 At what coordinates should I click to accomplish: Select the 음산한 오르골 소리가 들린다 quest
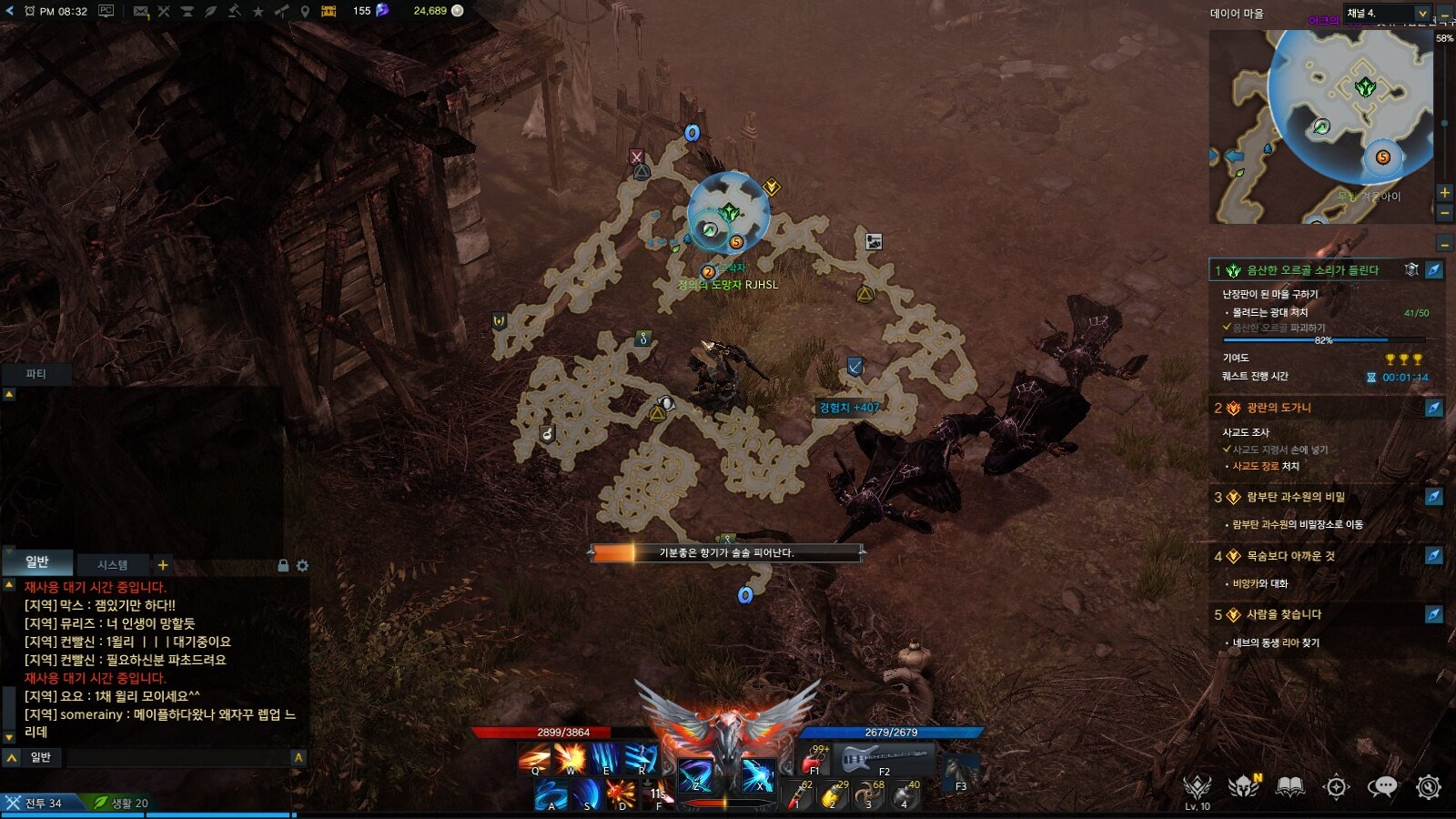(1311, 270)
